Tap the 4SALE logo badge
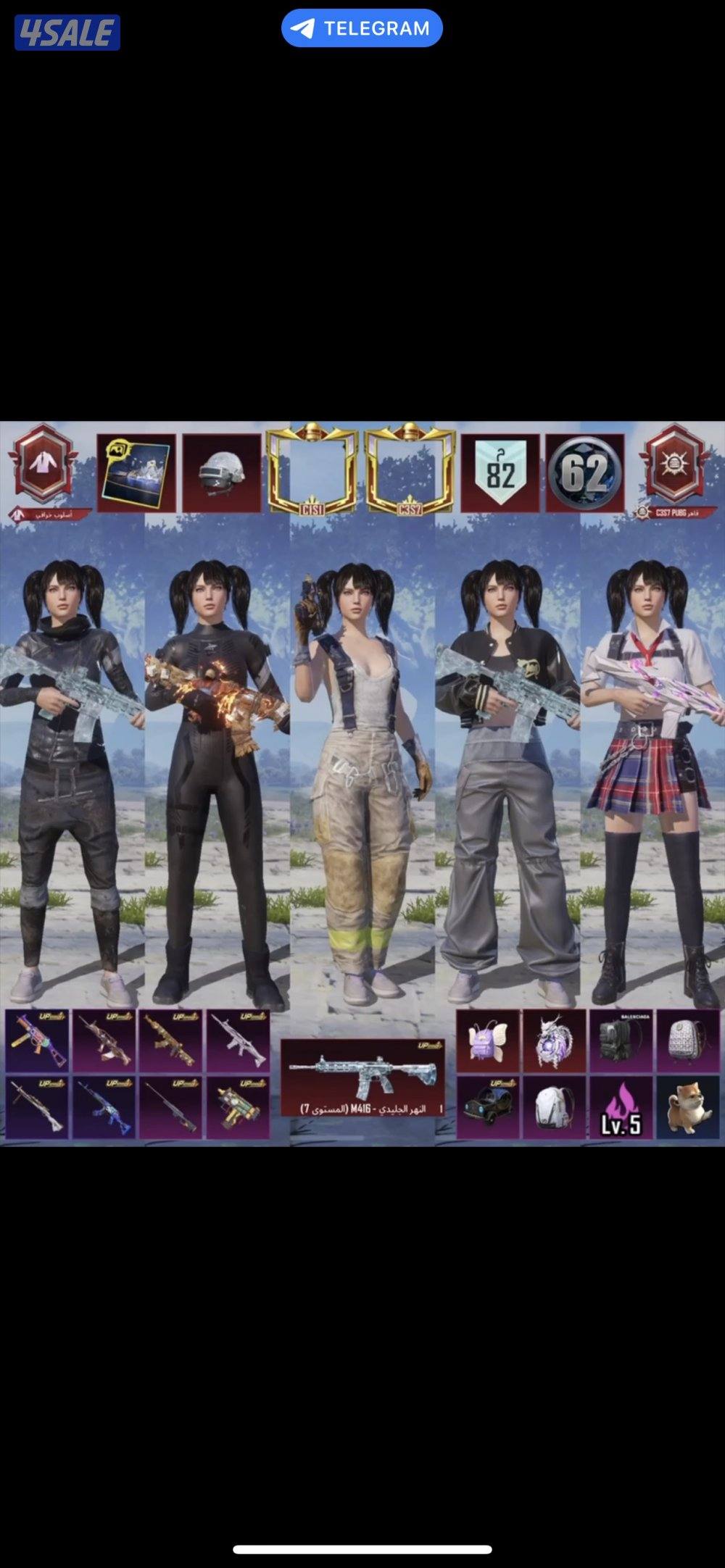 click(x=67, y=33)
